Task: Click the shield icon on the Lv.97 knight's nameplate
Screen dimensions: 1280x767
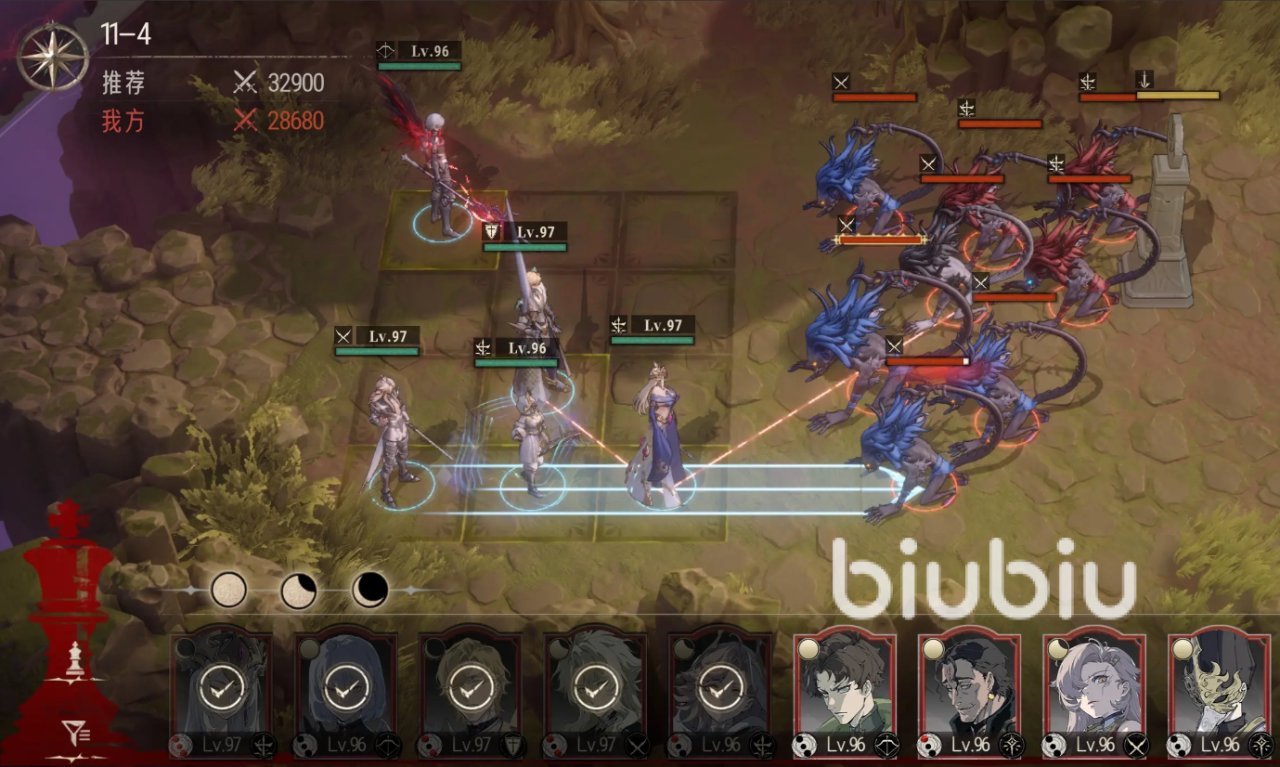Action: (x=490, y=232)
